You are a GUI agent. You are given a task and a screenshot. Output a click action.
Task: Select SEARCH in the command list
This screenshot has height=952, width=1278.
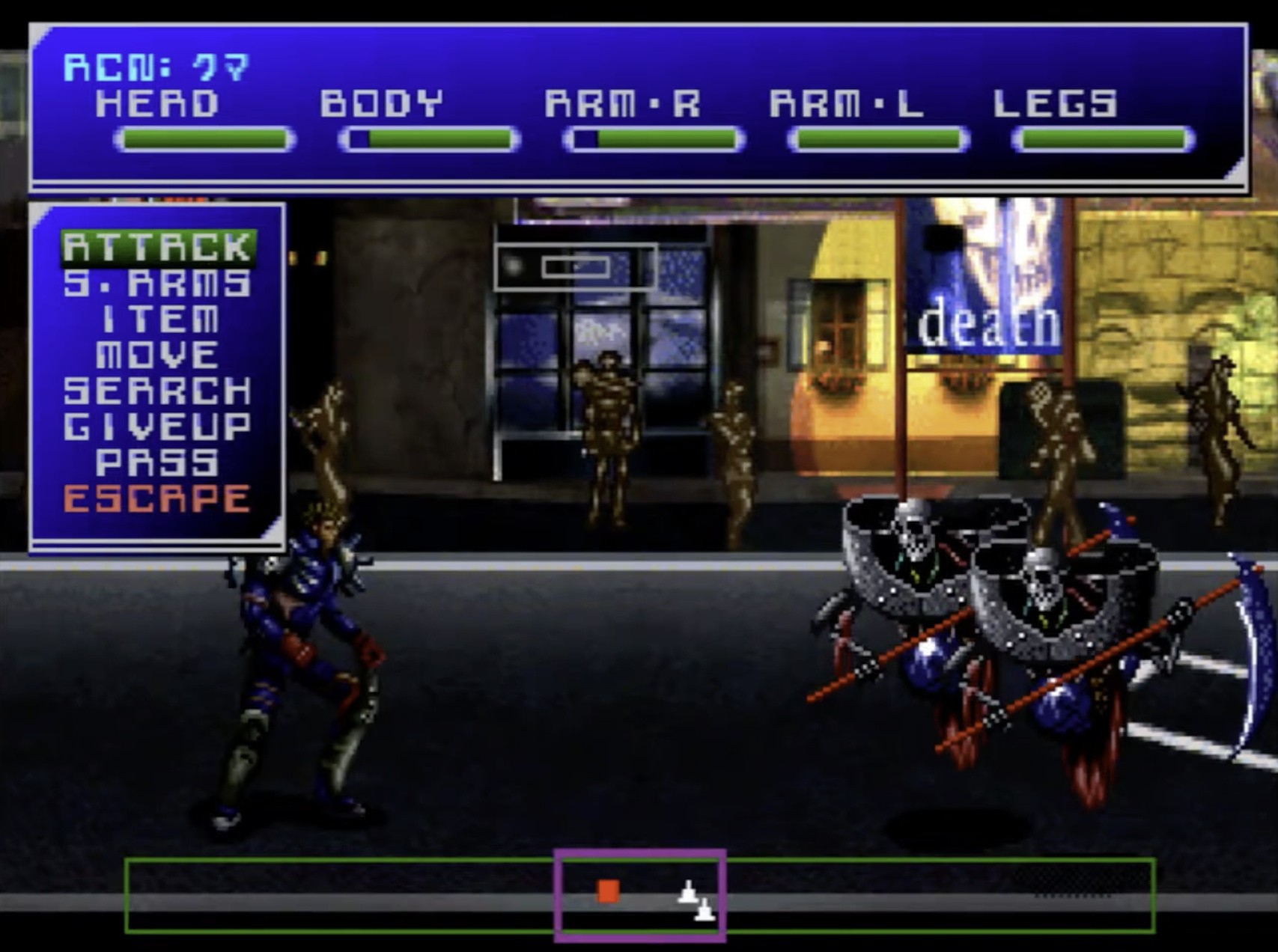pyautogui.click(x=158, y=391)
